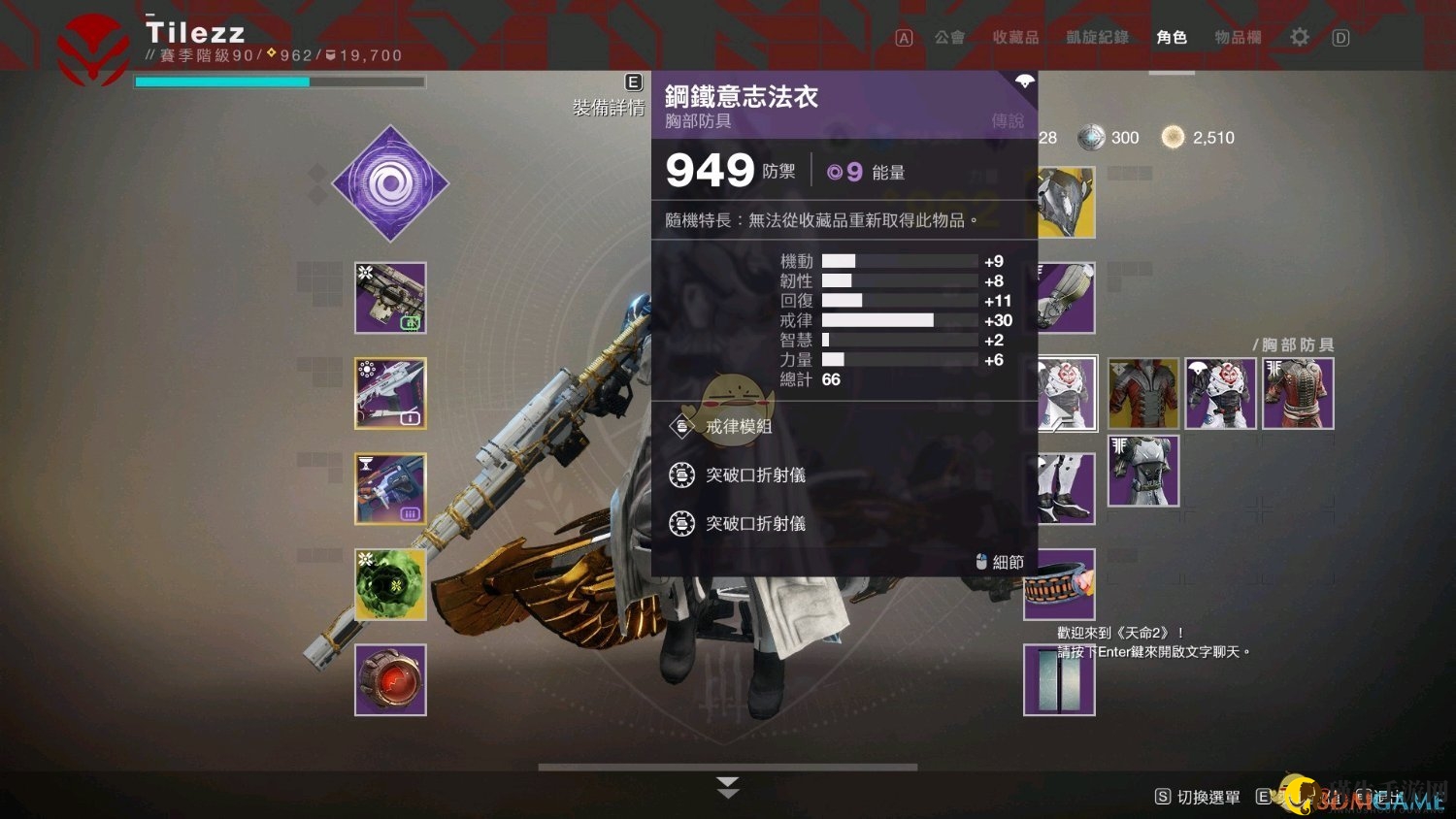The image size is (1456, 819).
Task: Choose the red jacket chest armor in inventory
Action: (x=1298, y=393)
